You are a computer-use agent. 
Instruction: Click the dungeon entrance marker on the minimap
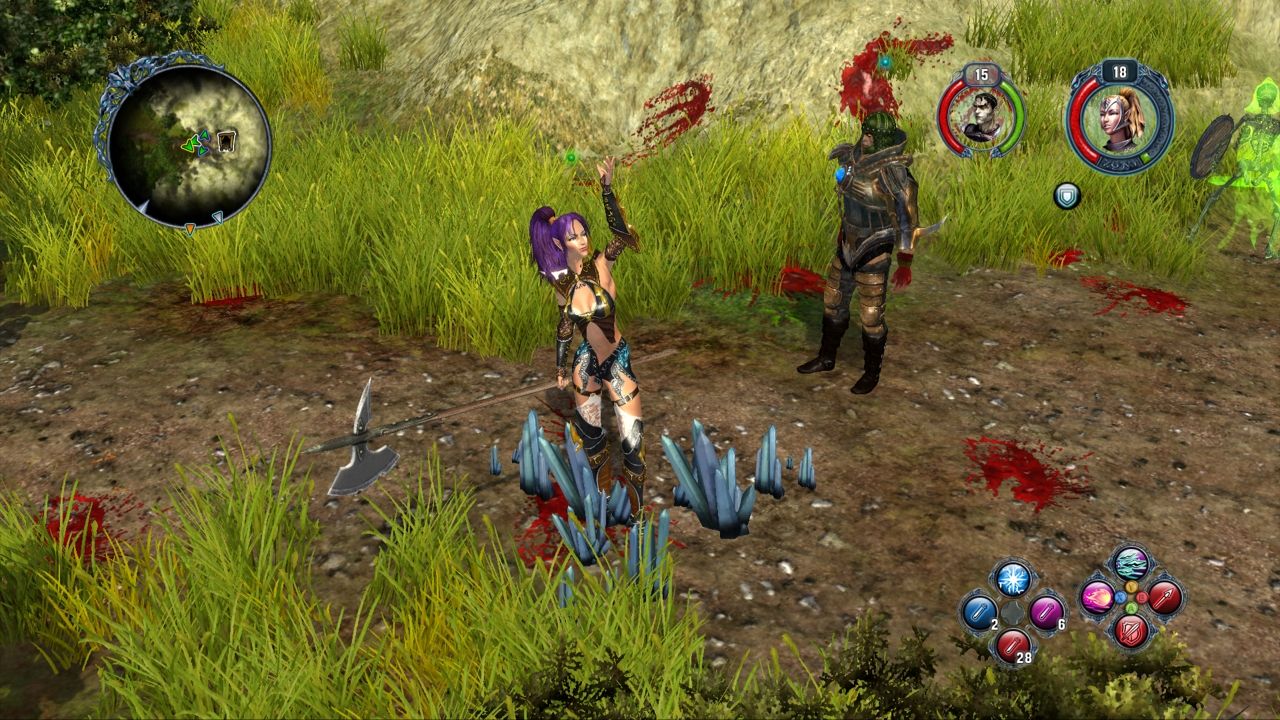(x=226, y=141)
